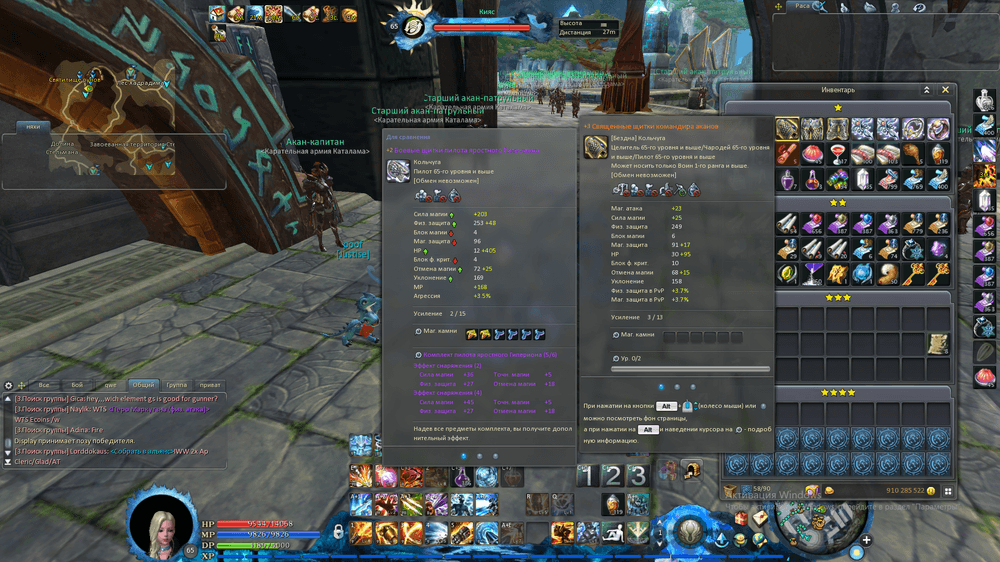Screen dimensions: 1000x562
Task: Select the приват chat tab
Action: 210,384
